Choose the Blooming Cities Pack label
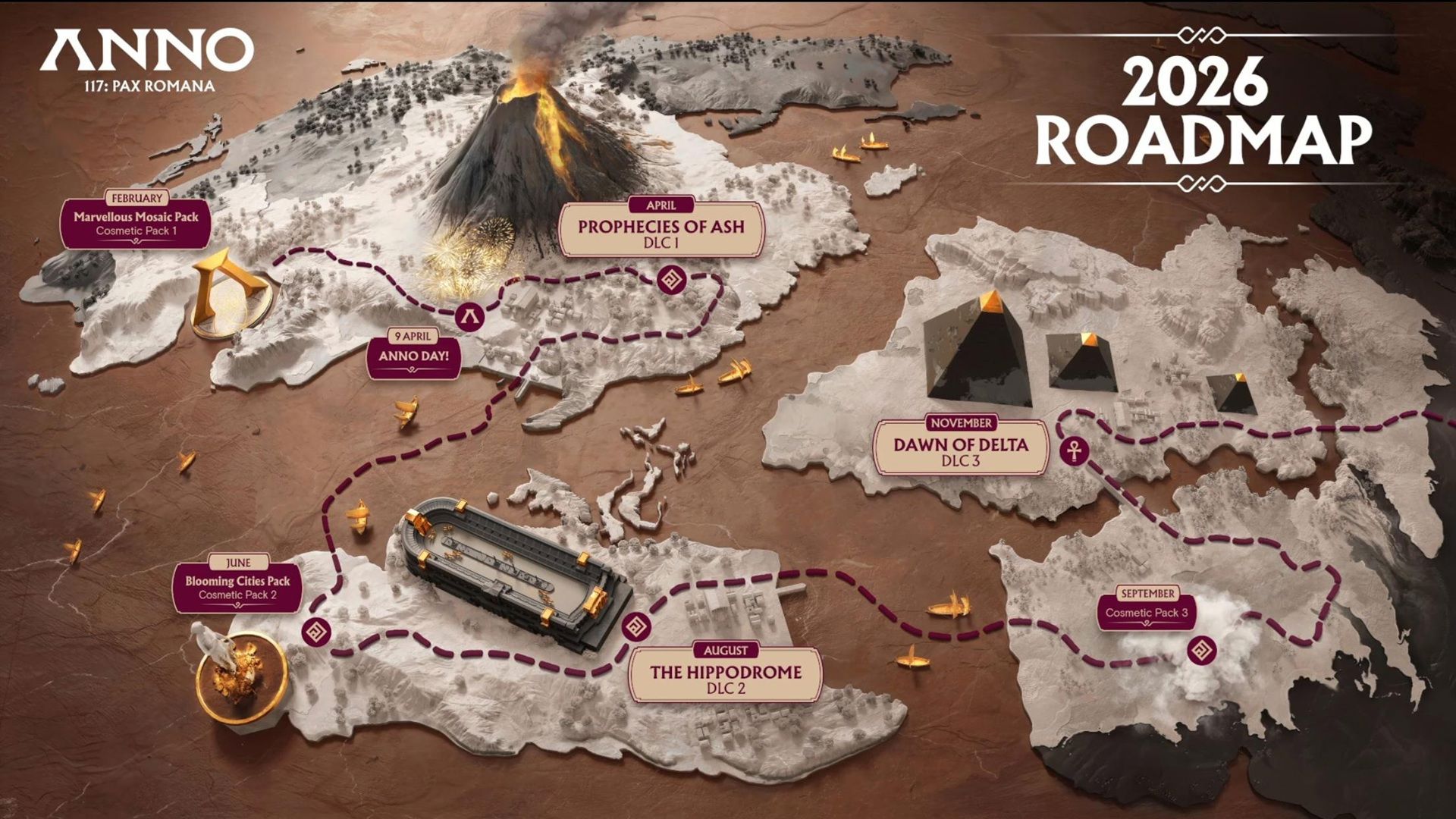 click(x=237, y=587)
